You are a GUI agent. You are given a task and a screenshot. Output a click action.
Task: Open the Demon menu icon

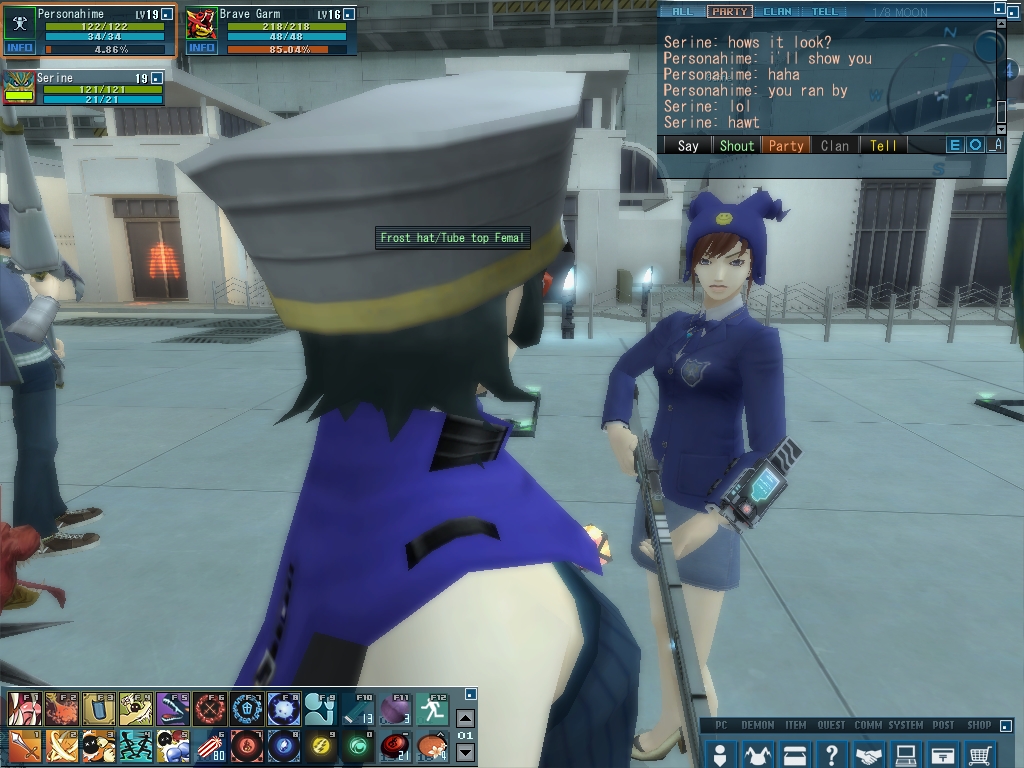tap(757, 753)
